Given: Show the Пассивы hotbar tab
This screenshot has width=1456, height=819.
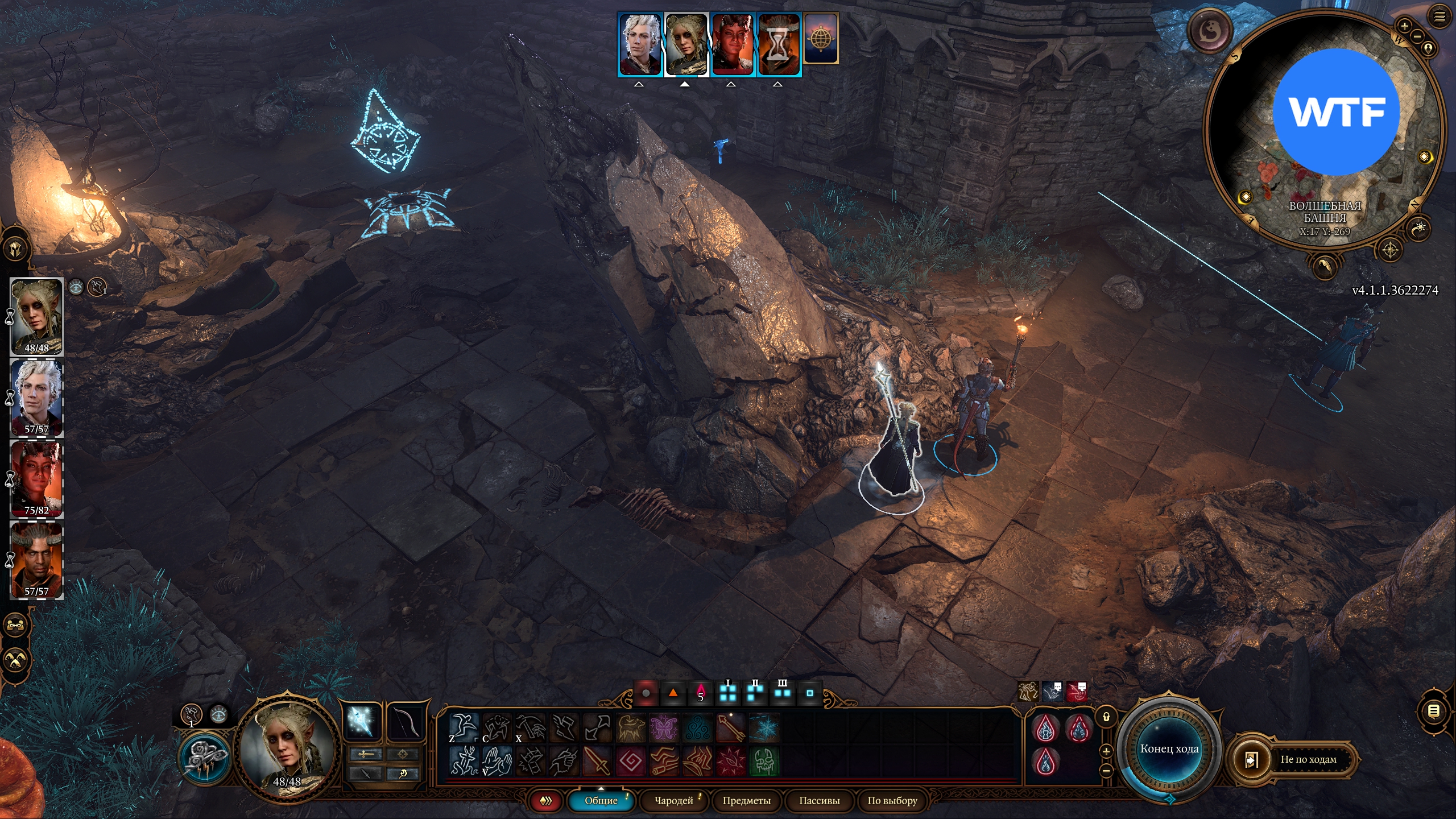Looking at the screenshot, I should (x=819, y=800).
